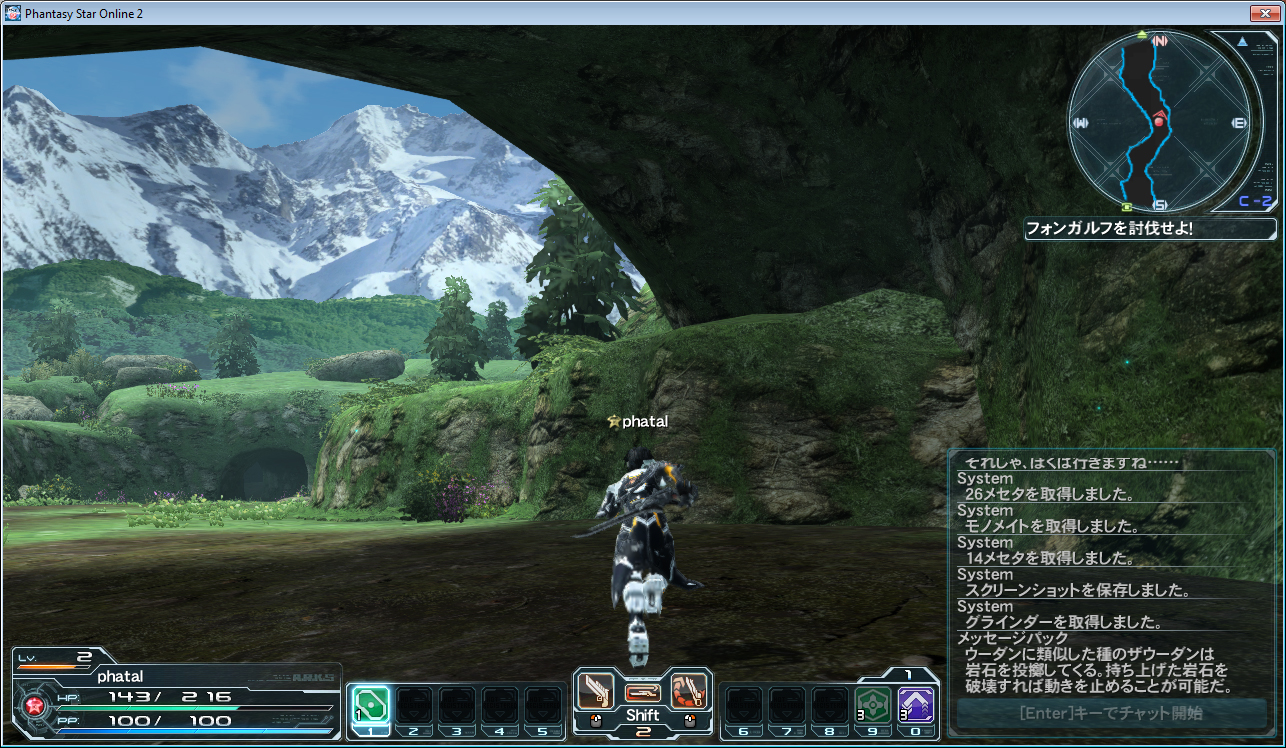The height and width of the screenshot is (748, 1286).
Task: Click the player name phatal above the character
Action: point(647,421)
